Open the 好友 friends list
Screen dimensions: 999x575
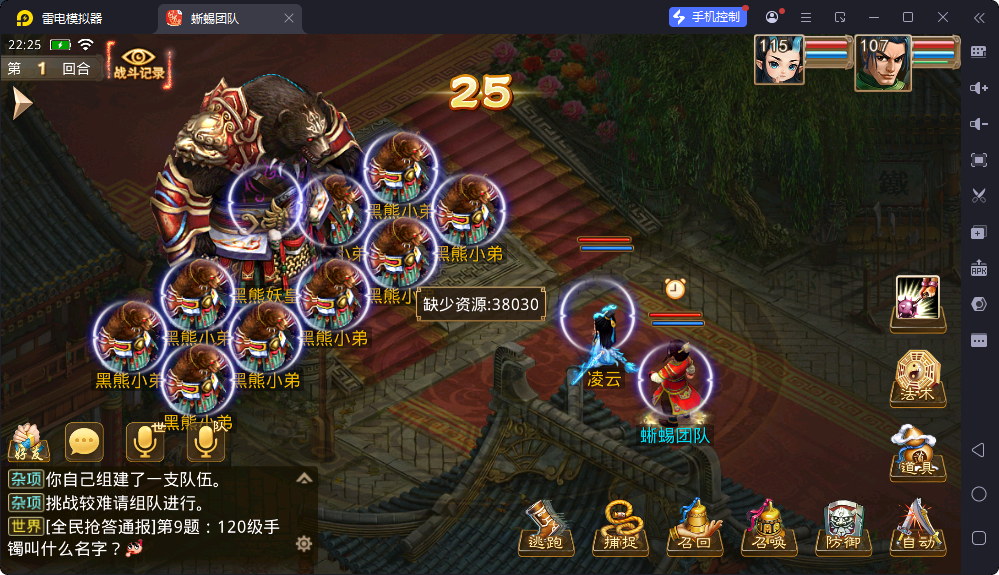pyautogui.click(x=29, y=442)
